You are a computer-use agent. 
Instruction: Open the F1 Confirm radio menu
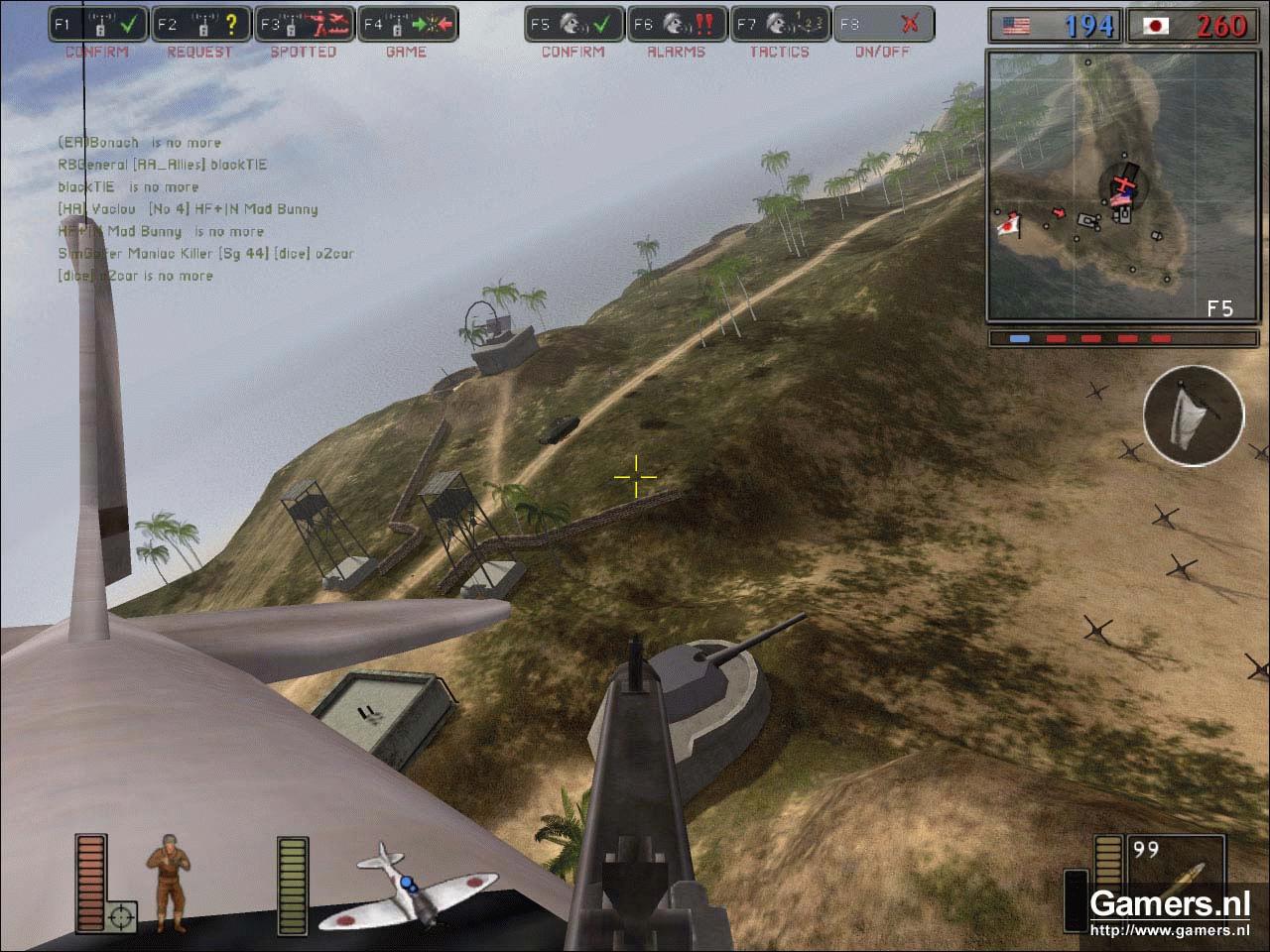pyautogui.click(x=97, y=24)
